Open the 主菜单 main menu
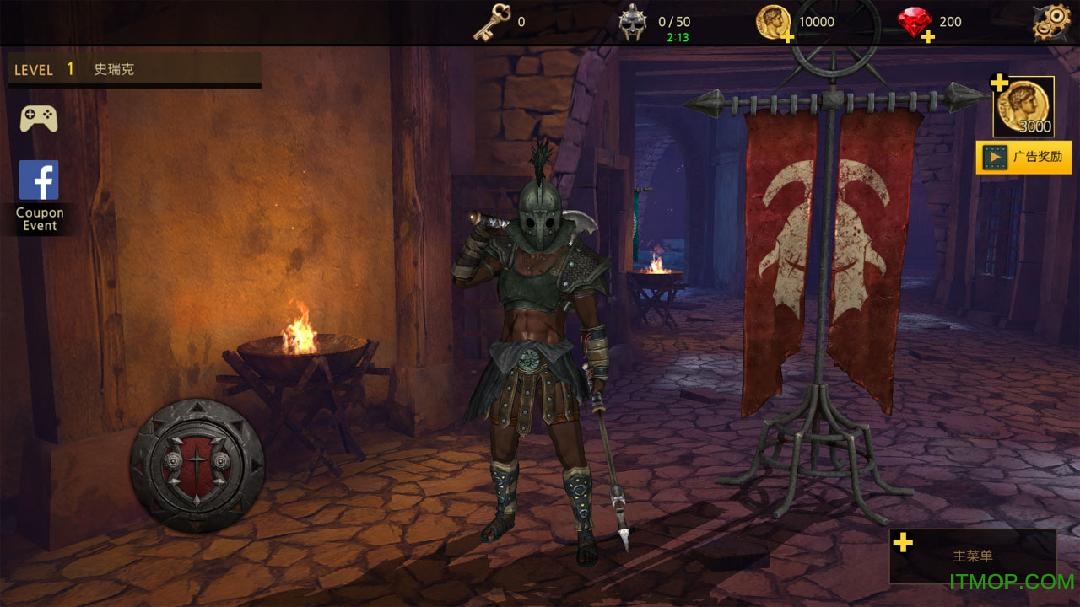The image size is (1080, 607). (x=972, y=556)
